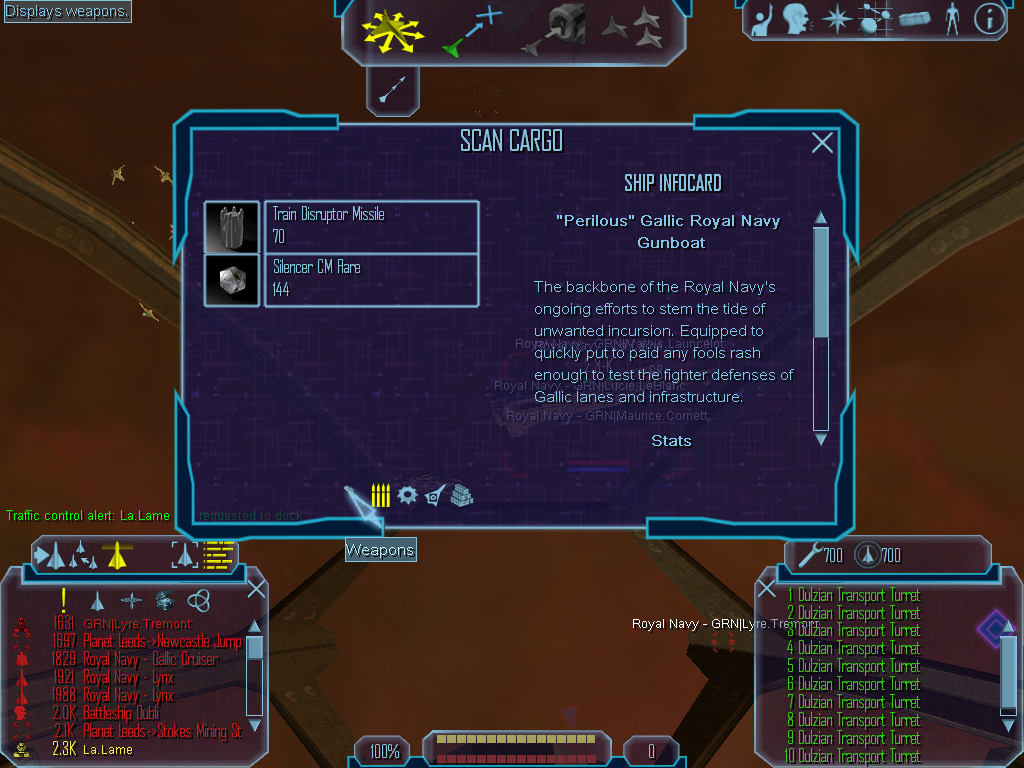This screenshot has height=768, width=1024.
Task: Select weapon 1 Dulzian Transport Turret
Action: pyautogui.click(x=858, y=596)
